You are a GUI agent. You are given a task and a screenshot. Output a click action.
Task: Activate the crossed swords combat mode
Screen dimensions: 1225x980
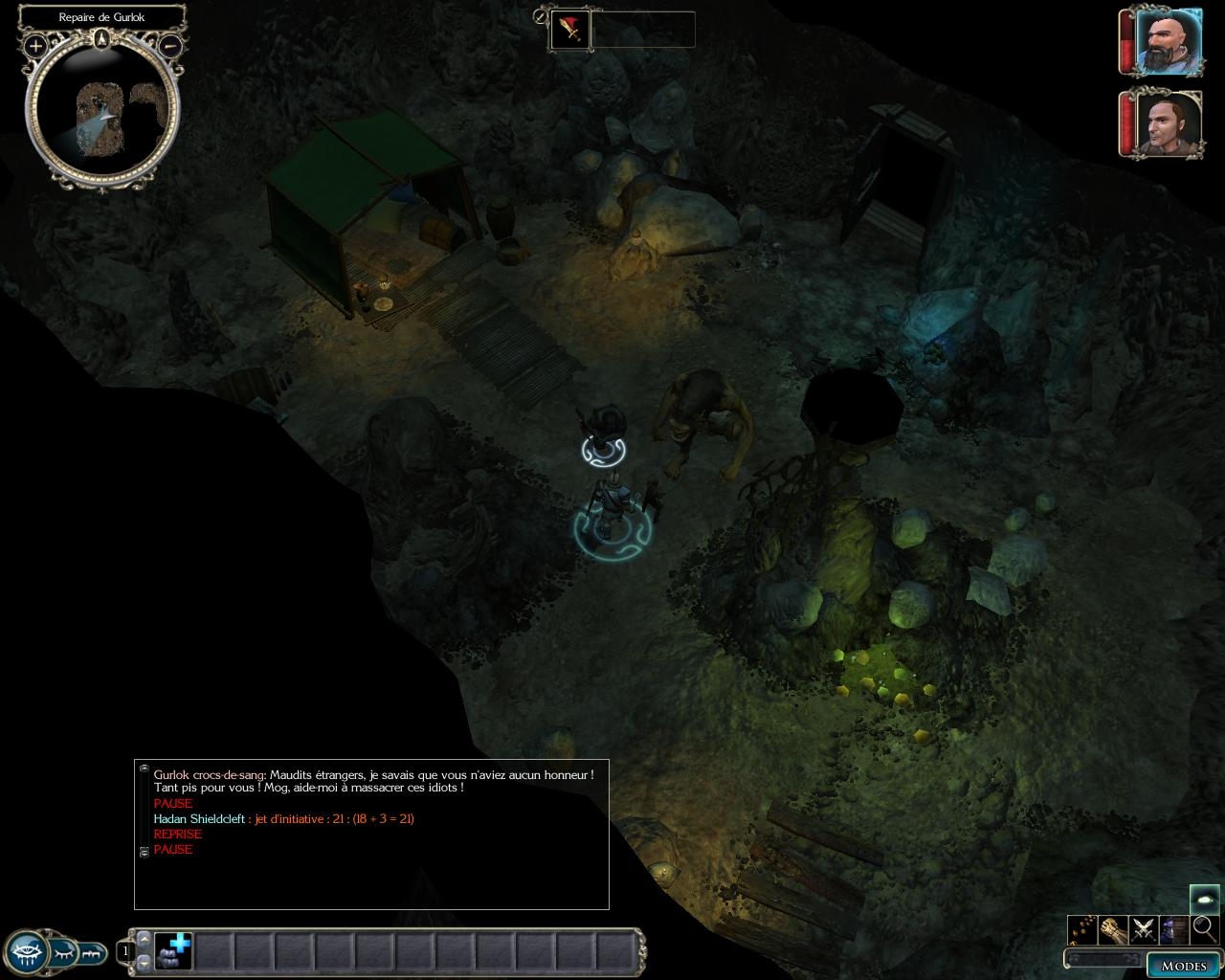[1143, 928]
